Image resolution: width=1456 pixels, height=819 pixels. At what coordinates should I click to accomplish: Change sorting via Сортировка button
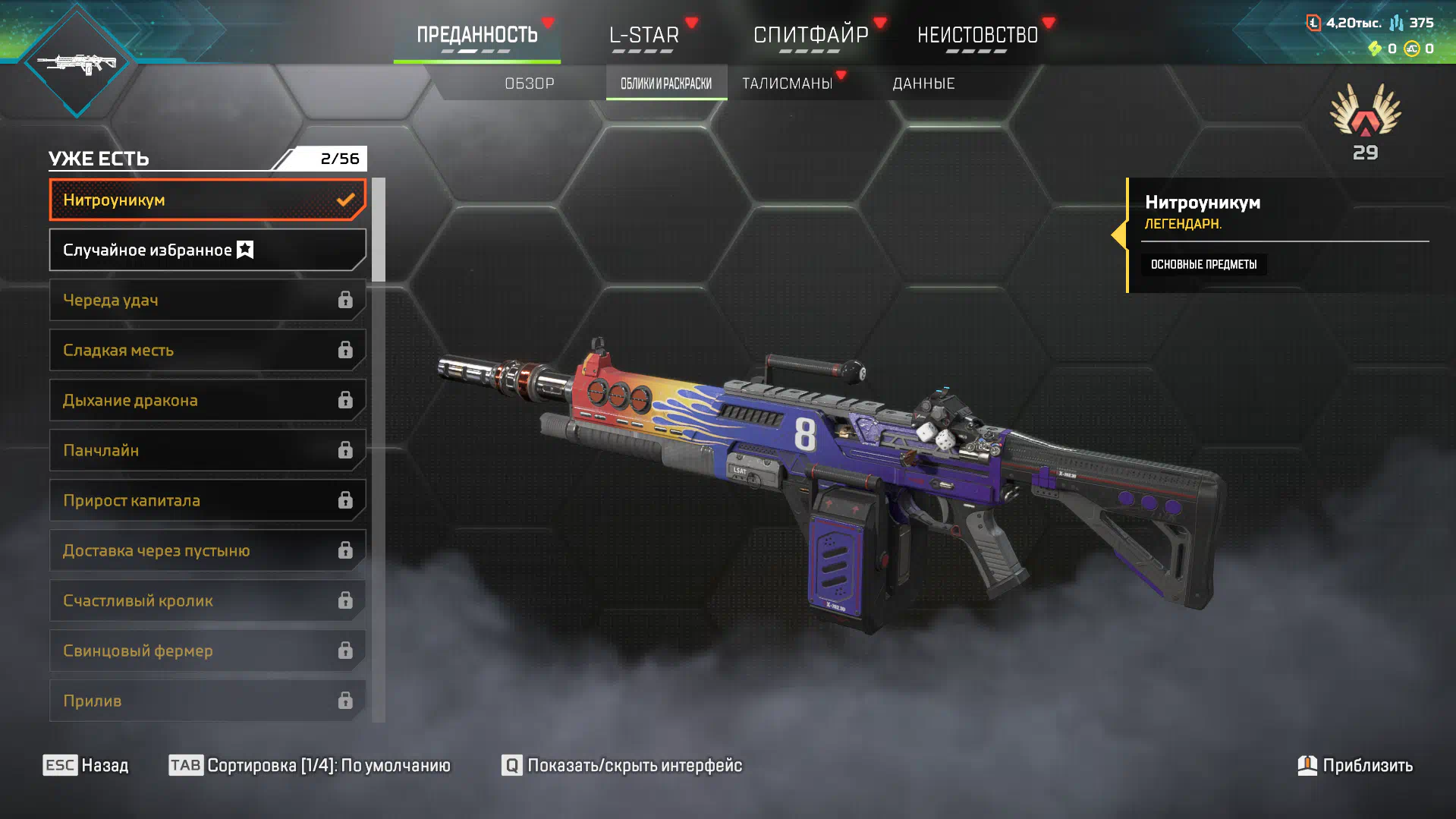pos(310,765)
